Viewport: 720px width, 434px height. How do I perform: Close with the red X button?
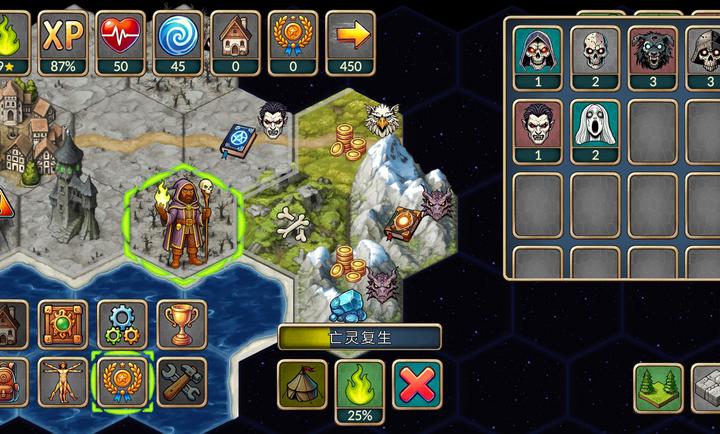[417, 385]
